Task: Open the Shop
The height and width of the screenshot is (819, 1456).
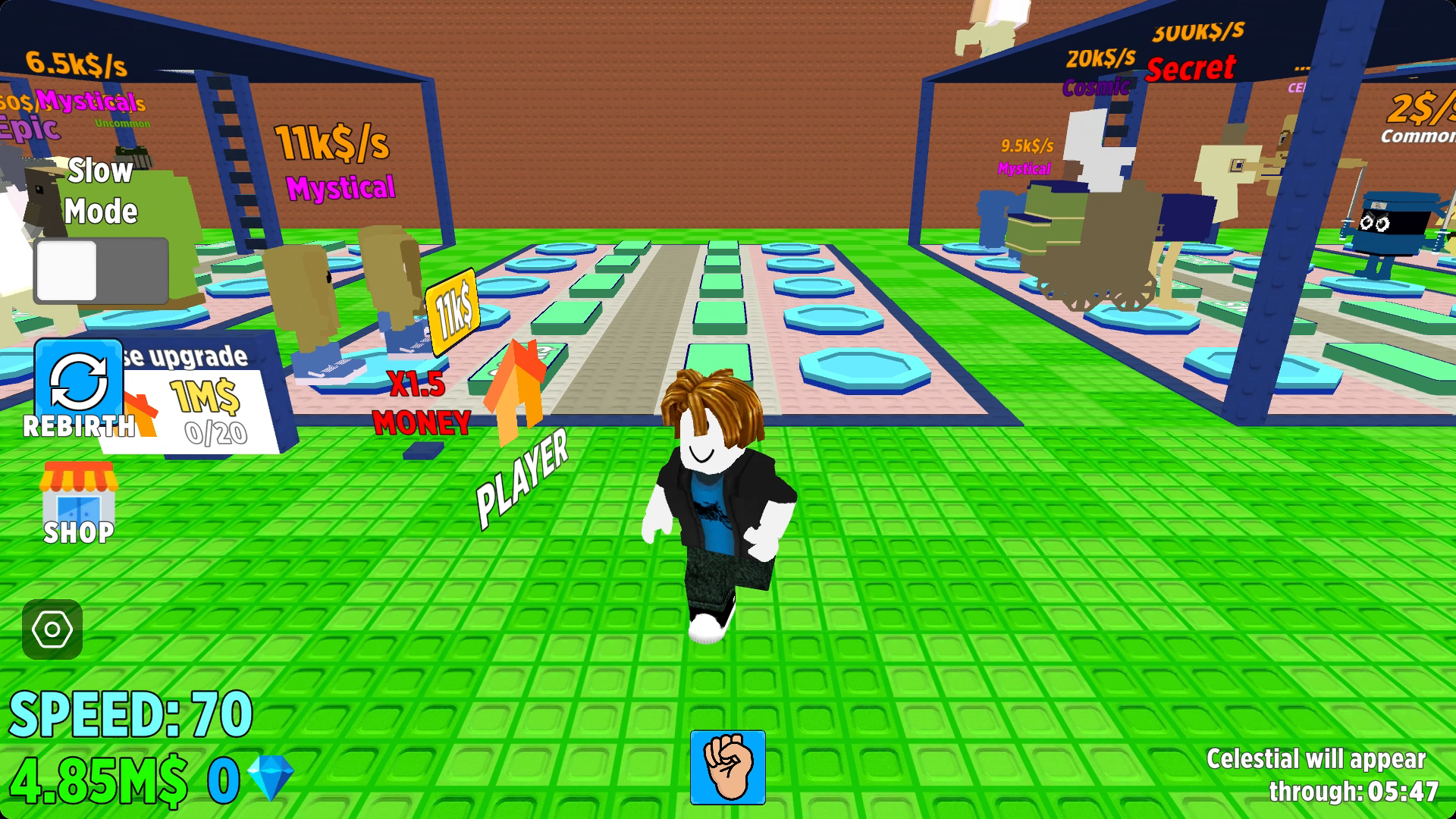Action: [79, 502]
